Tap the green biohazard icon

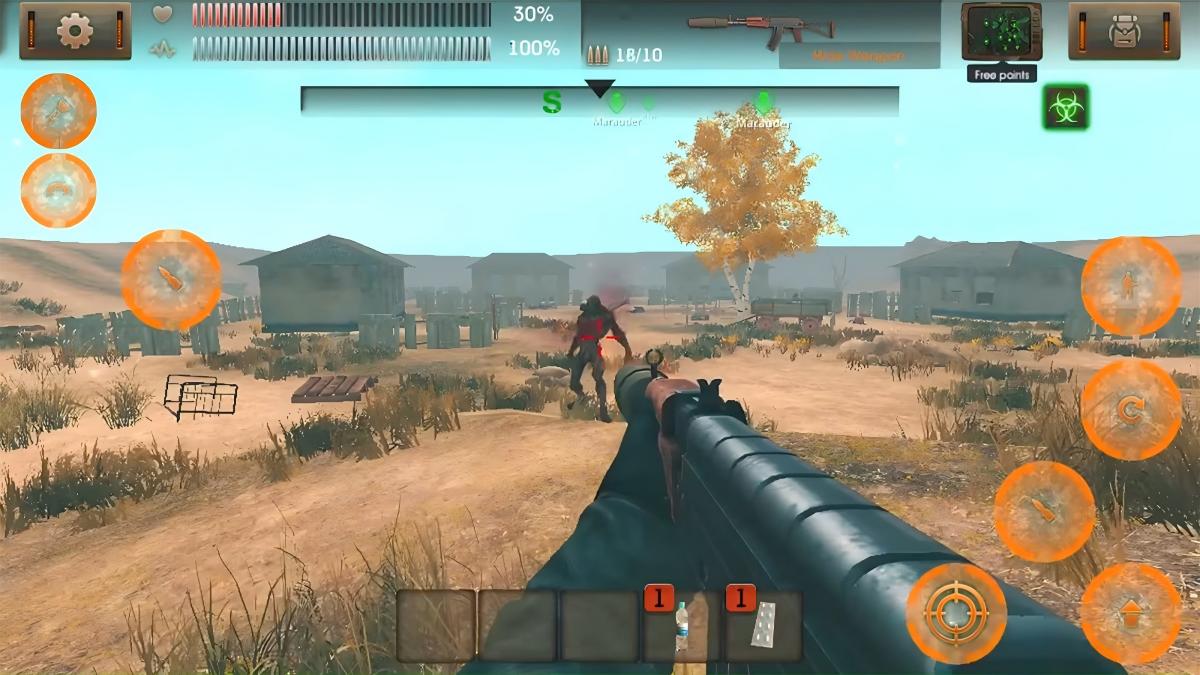tap(1066, 107)
